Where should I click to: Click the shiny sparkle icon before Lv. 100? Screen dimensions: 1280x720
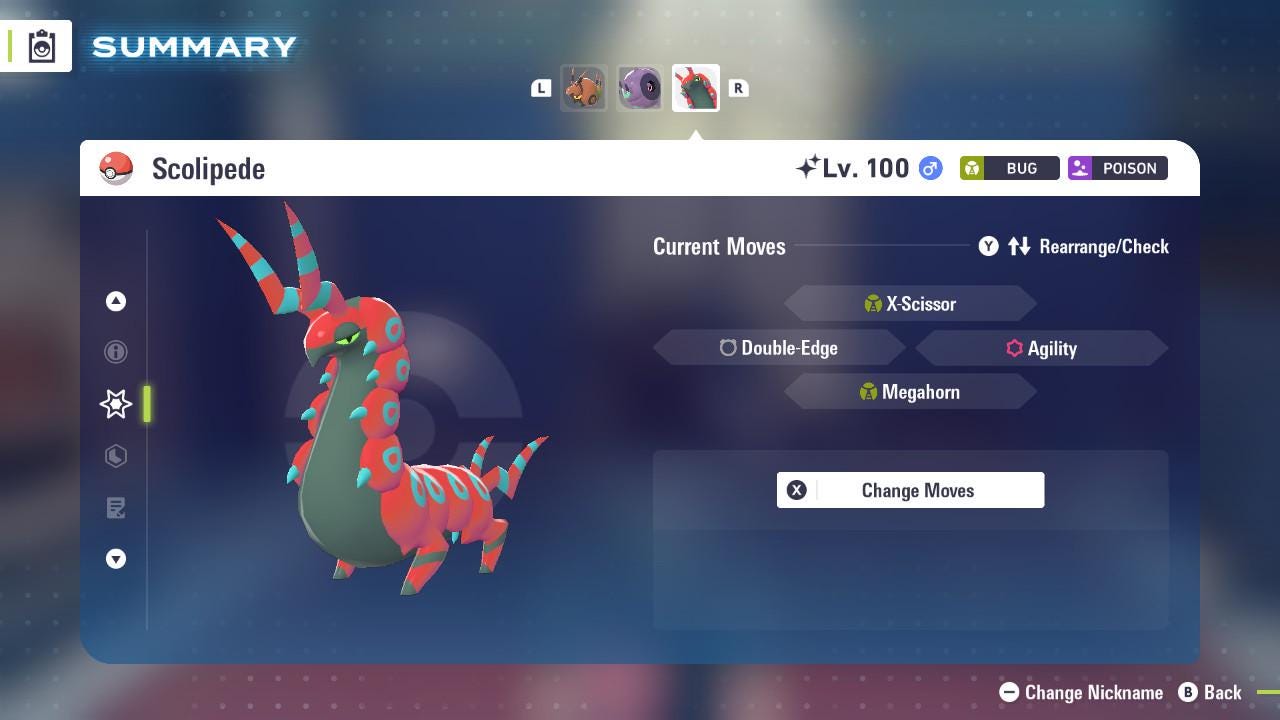tap(811, 165)
